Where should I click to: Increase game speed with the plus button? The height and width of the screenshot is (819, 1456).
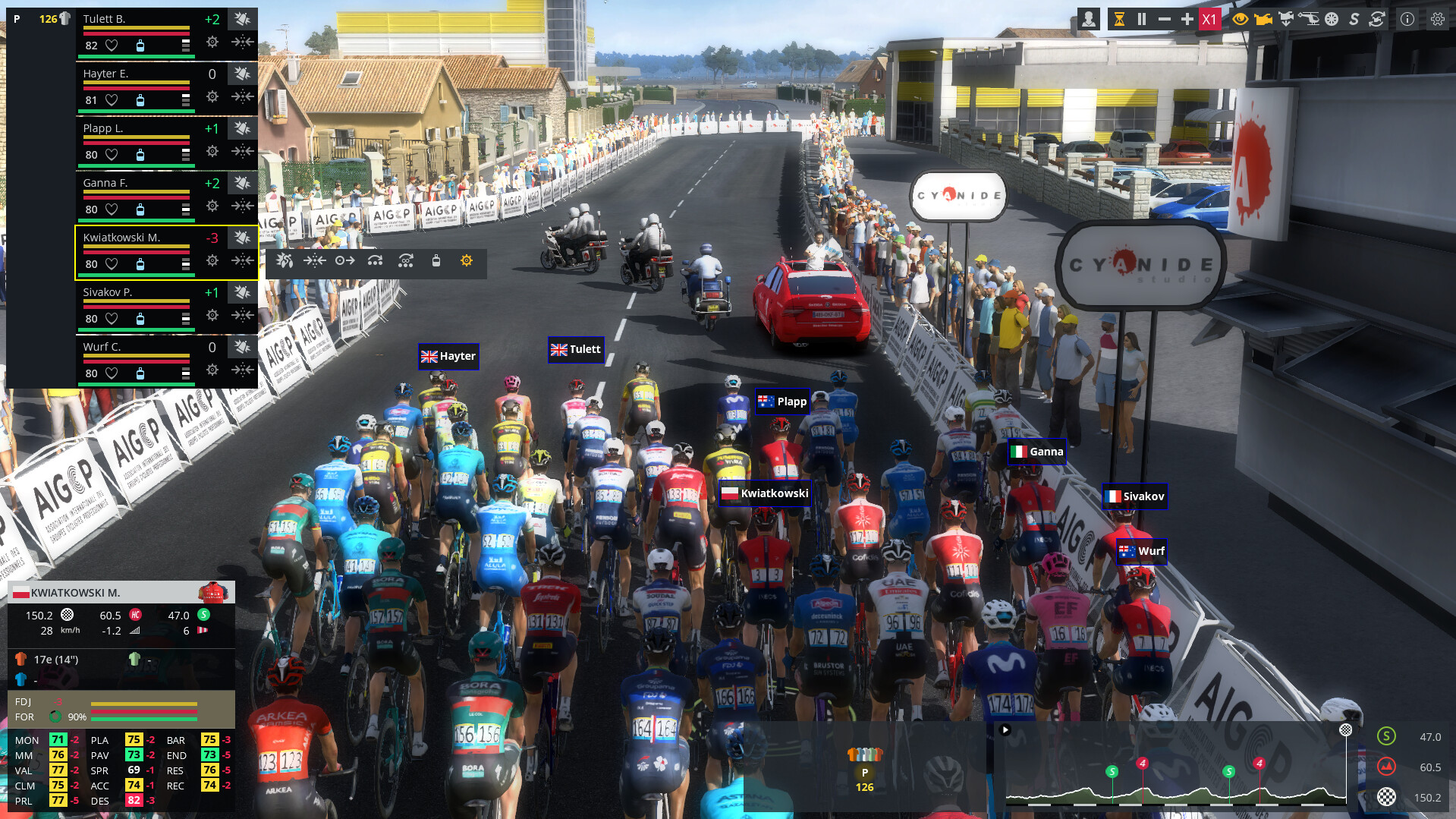(1187, 18)
